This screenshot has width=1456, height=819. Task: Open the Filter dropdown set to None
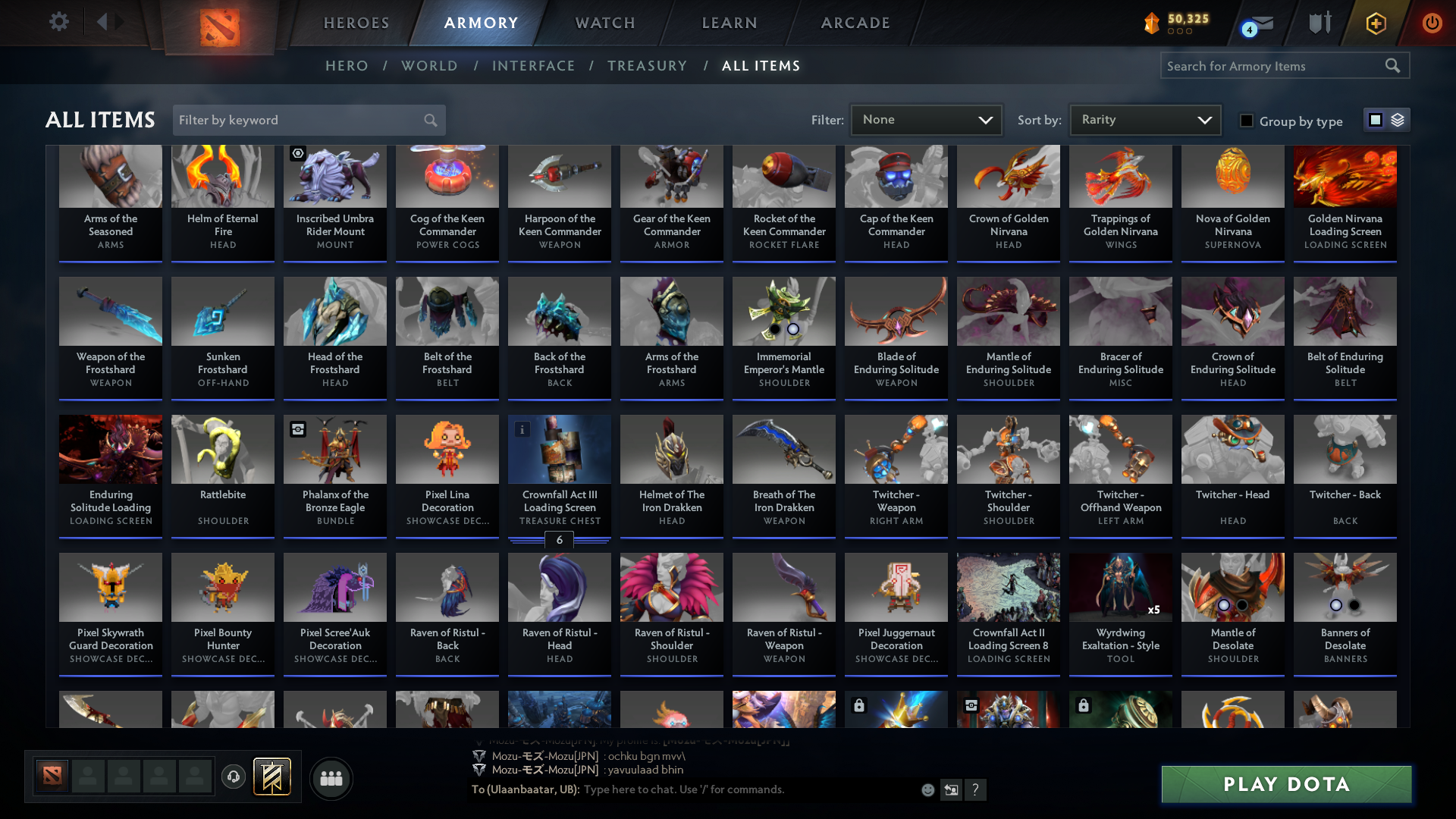tap(926, 119)
